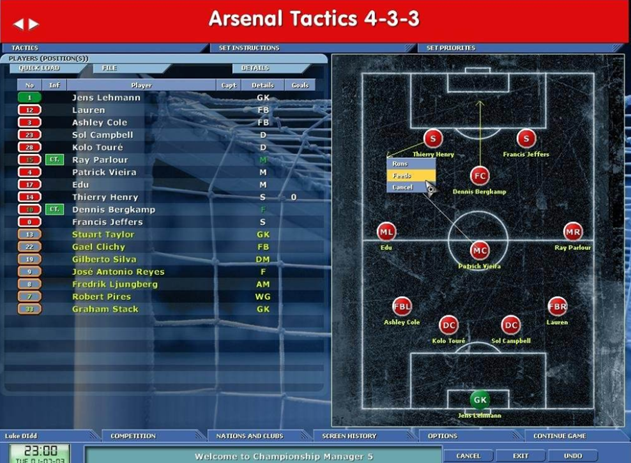Select the goalkeeper marker on the pitch
The image size is (631, 463).
point(480,399)
